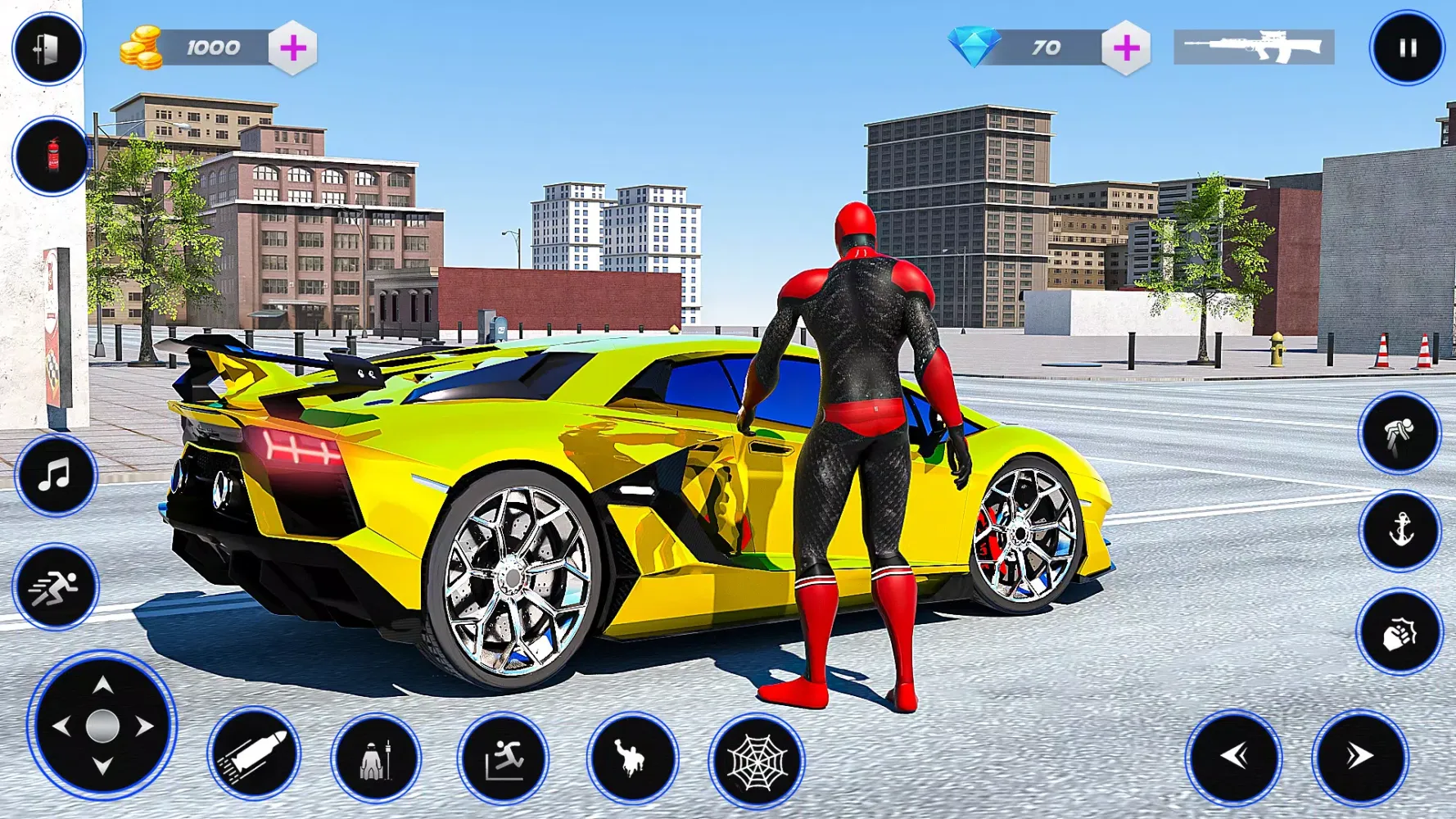Select the sniper rifle weapon slot
Screen dimensions: 1456x819
(x=1254, y=48)
